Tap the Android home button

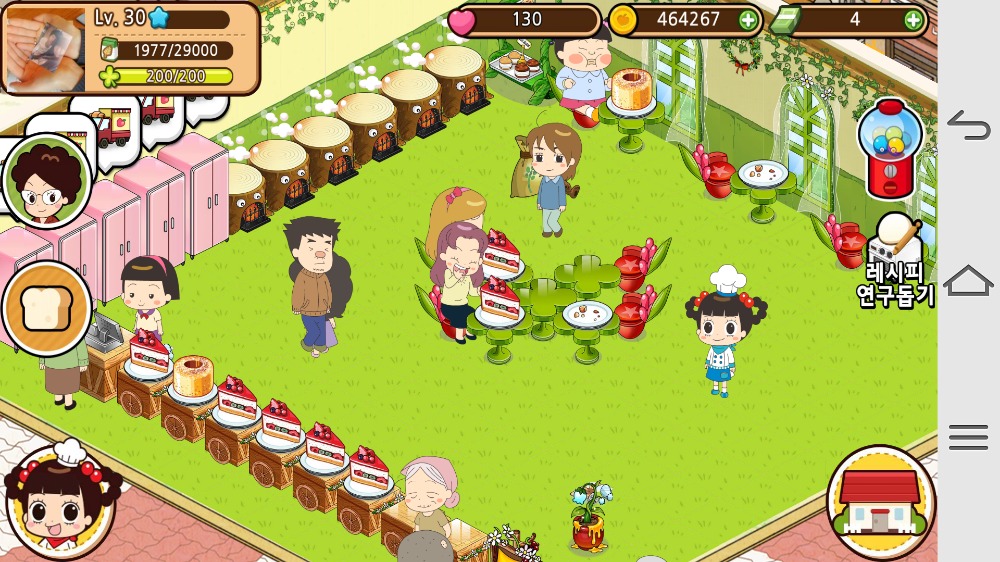tap(968, 281)
